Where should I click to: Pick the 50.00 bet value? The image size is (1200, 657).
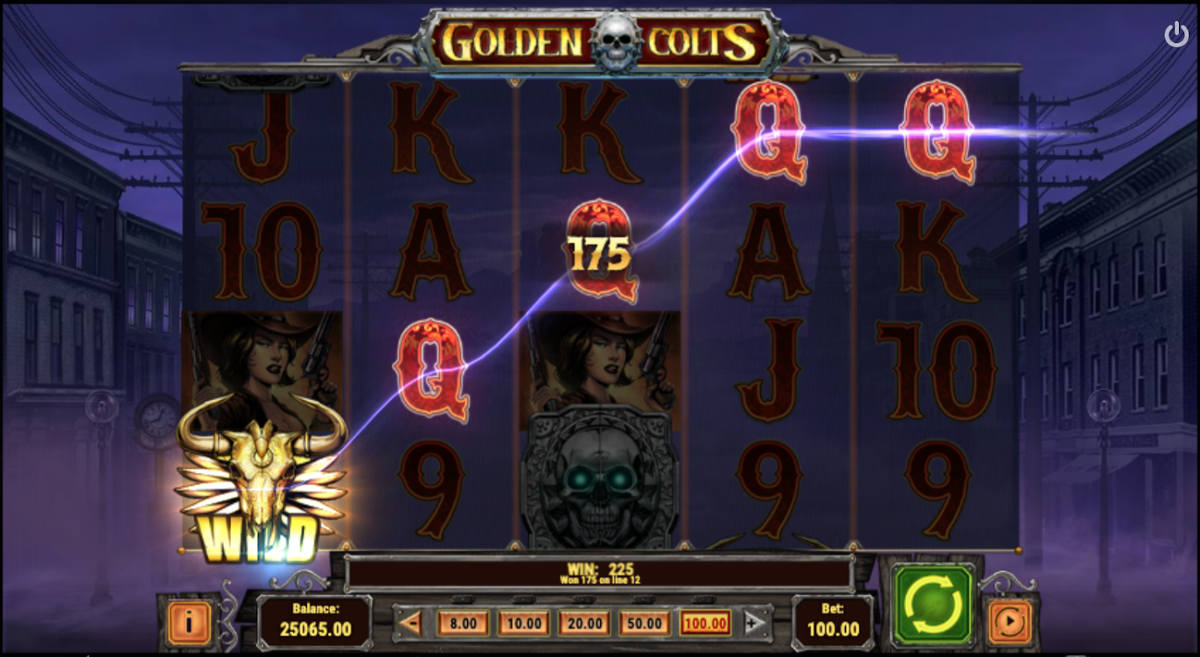coord(644,624)
